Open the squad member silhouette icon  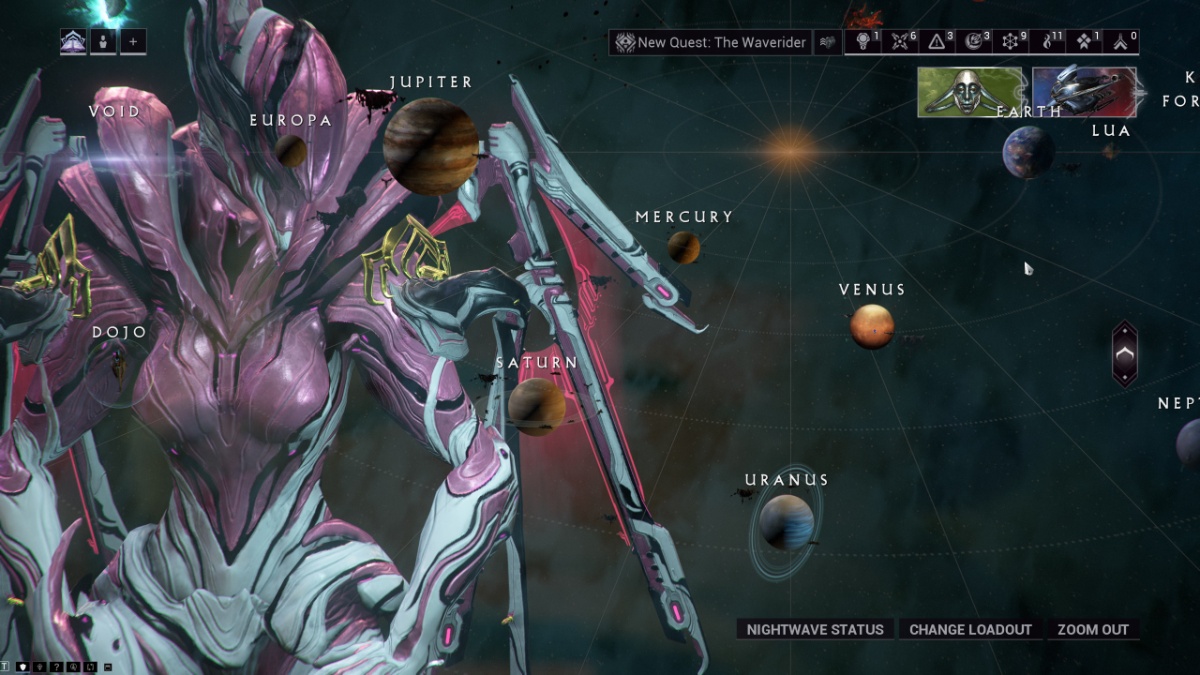coord(103,42)
